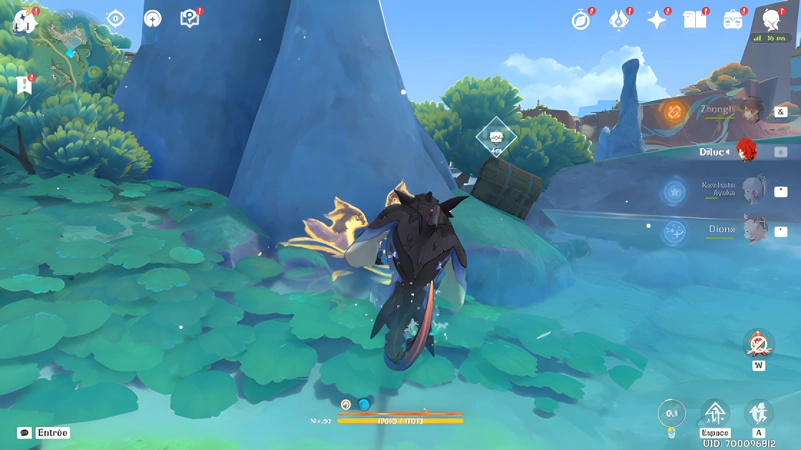The image size is (801, 450).
Task: Open the wish-making circular icon
Action: coord(152,19)
